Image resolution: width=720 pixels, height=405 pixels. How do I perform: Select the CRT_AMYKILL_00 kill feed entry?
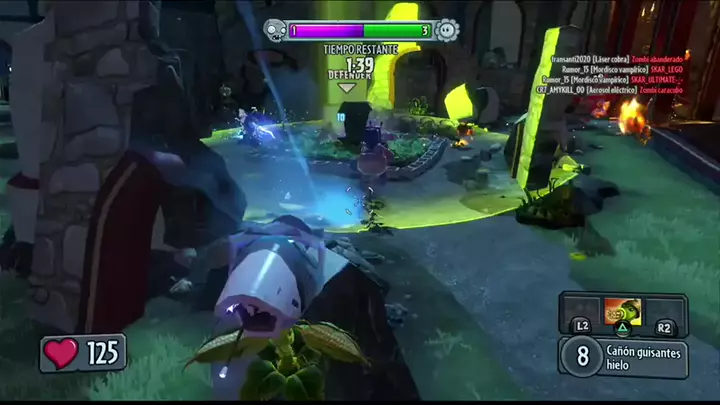tap(612, 89)
